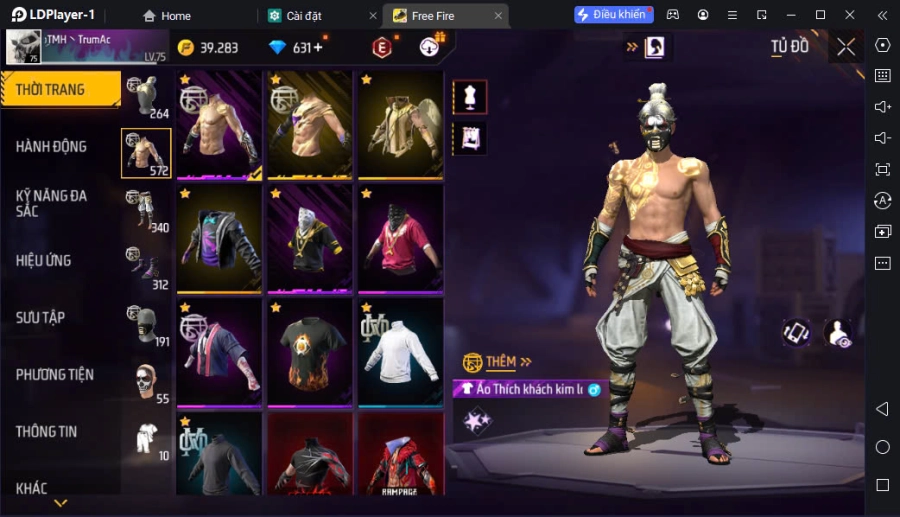Select the pink shirt with gold chain
Screen dimensions: 900x517
(x=400, y=239)
